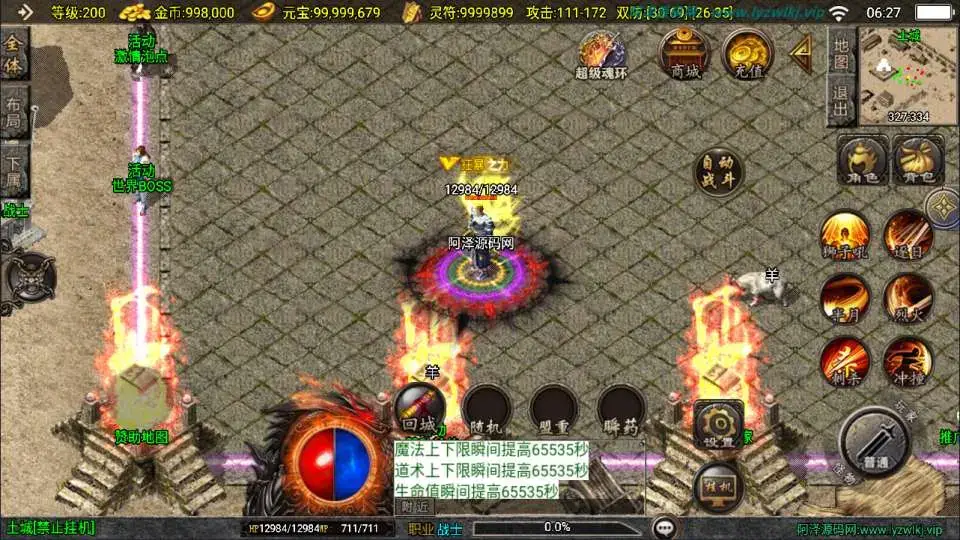Open the 超级魂环 super soul ring icon
960x540 pixels.
(x=602, y=54)
